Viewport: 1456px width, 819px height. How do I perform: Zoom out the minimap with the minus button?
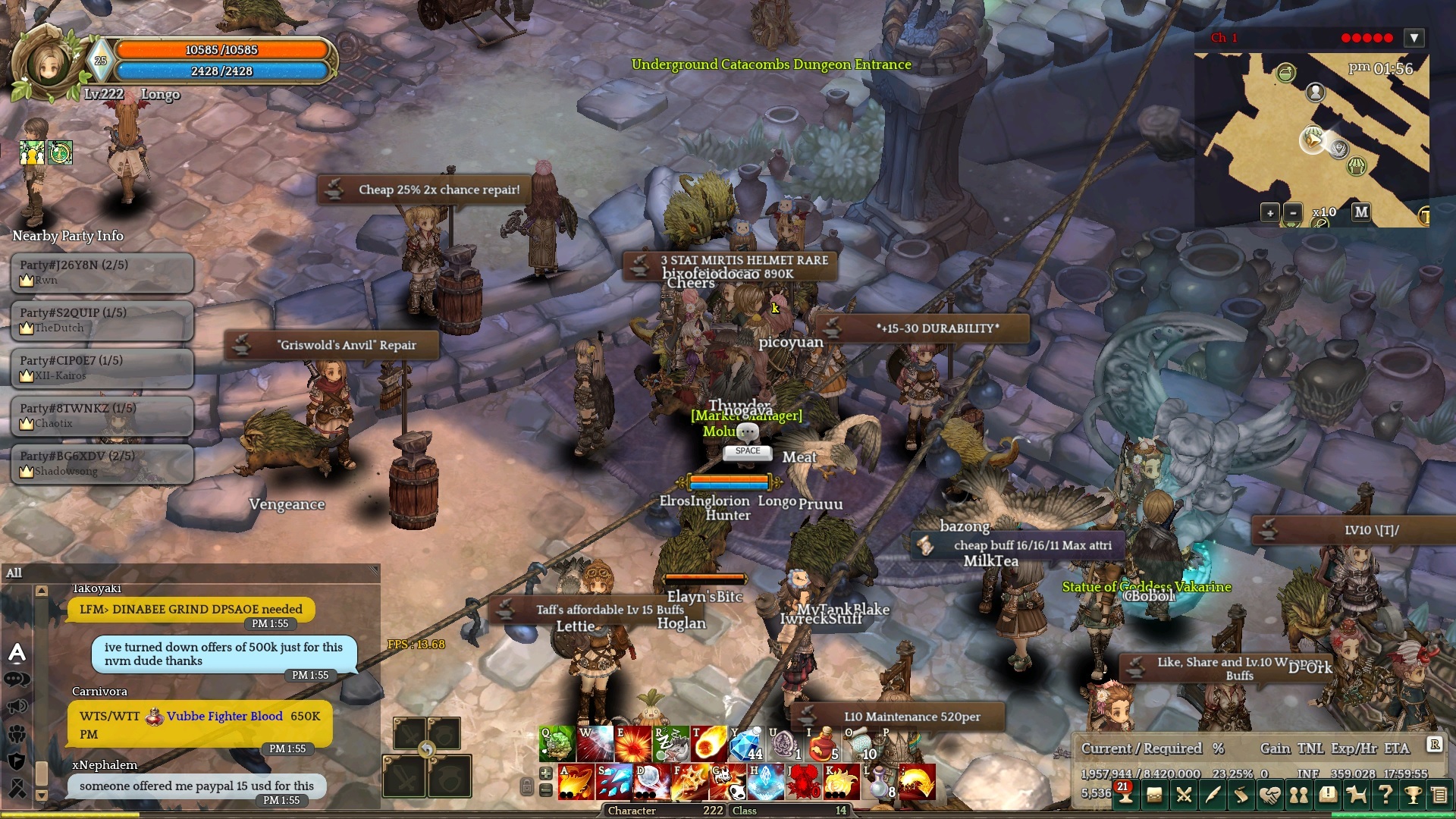coord(1293,213)
